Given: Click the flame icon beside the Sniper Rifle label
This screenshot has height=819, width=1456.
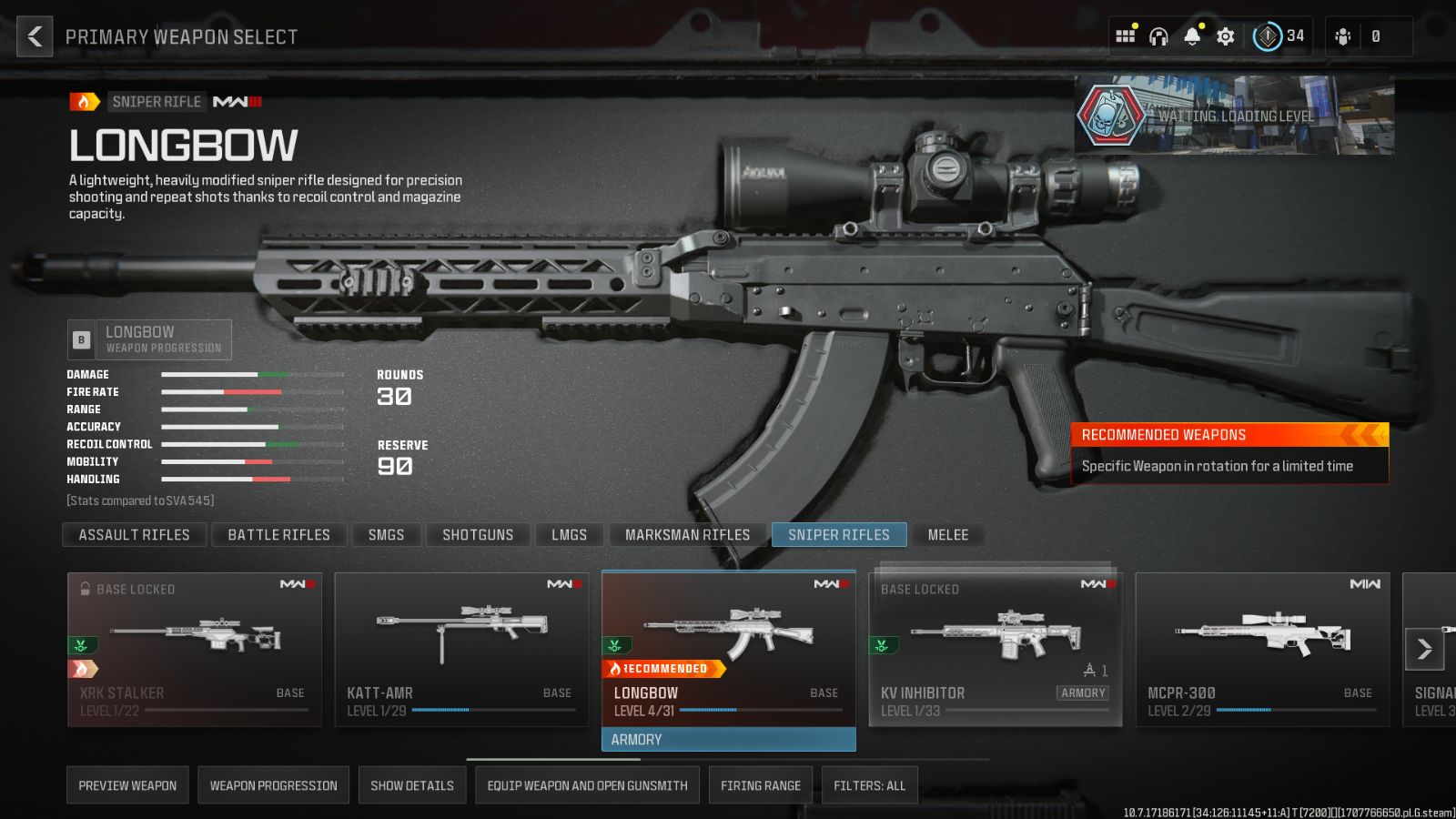Looking at the screenshot, I should pos(81,101).
